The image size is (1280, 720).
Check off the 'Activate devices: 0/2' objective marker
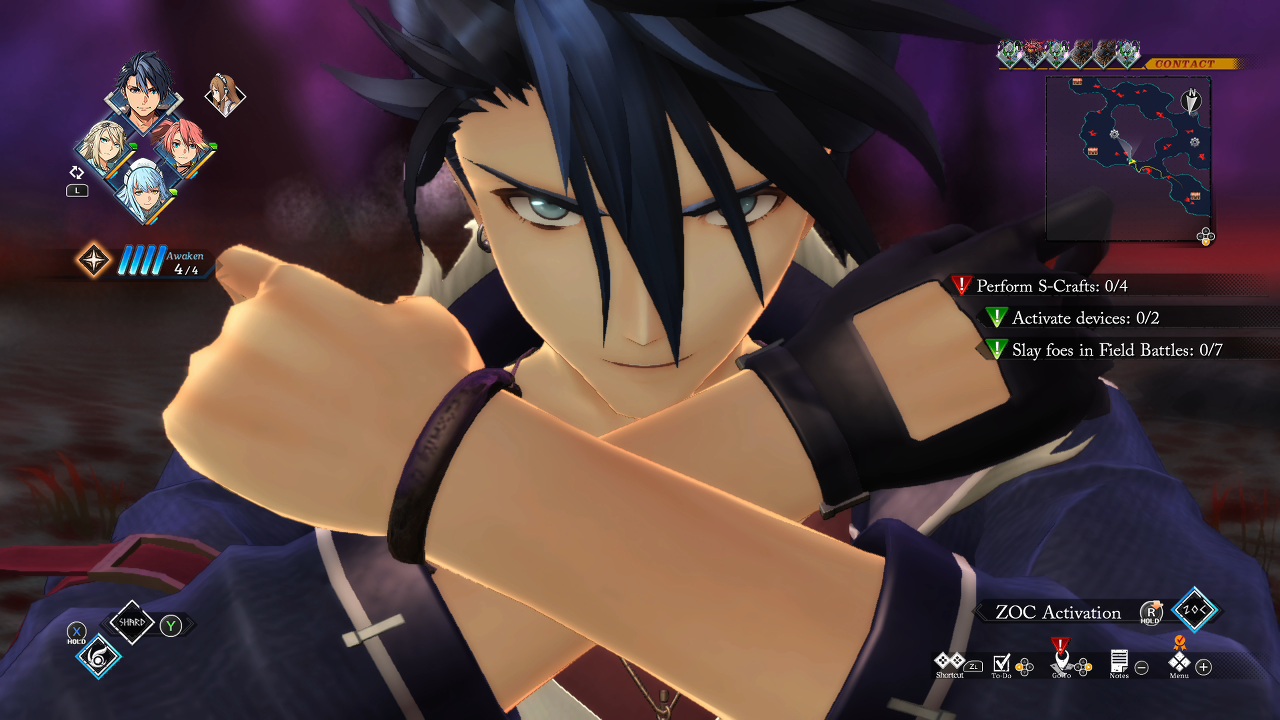[995, 319]
